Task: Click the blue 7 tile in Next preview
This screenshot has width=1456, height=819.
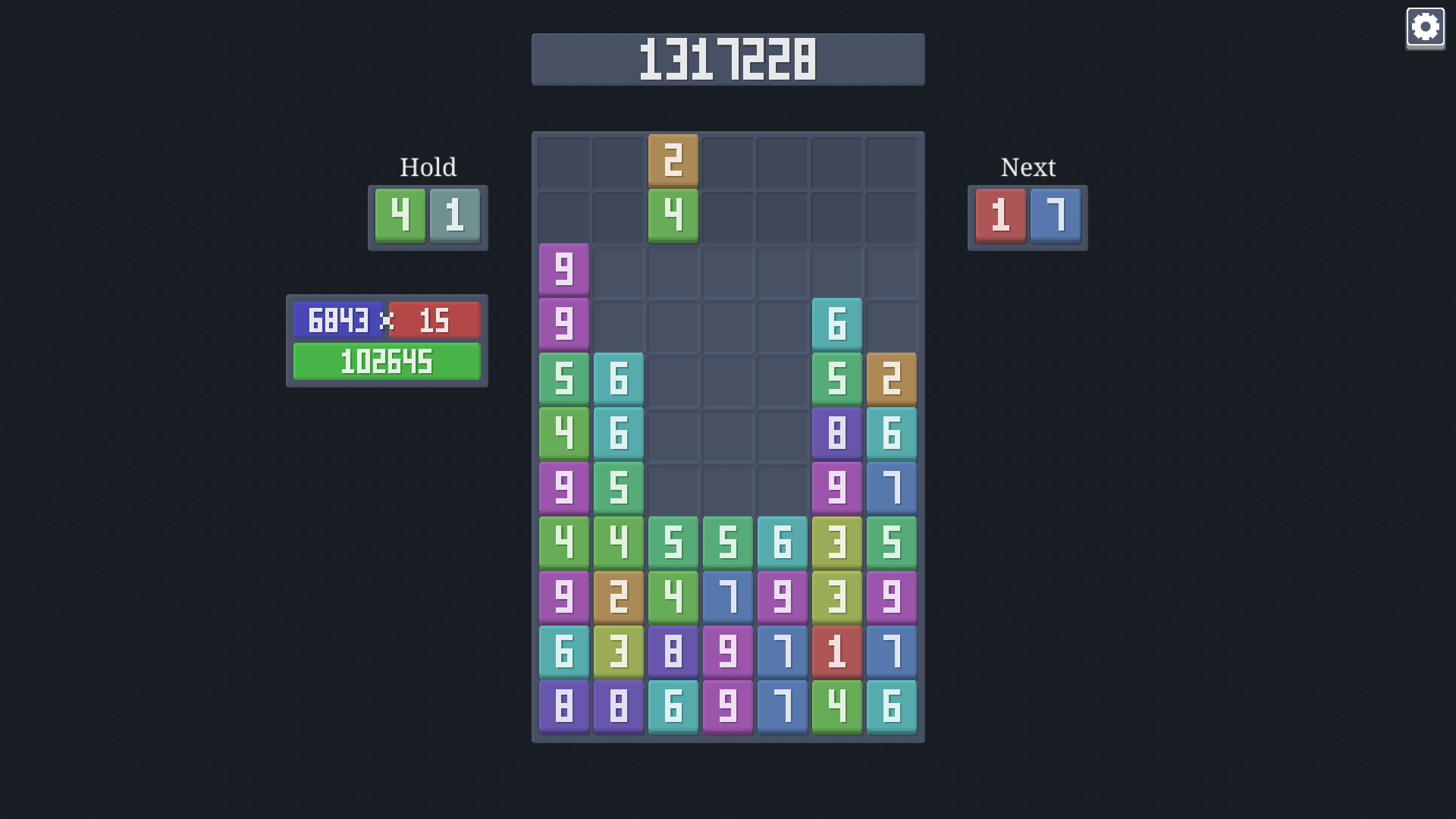Action: coord(1055,218)
